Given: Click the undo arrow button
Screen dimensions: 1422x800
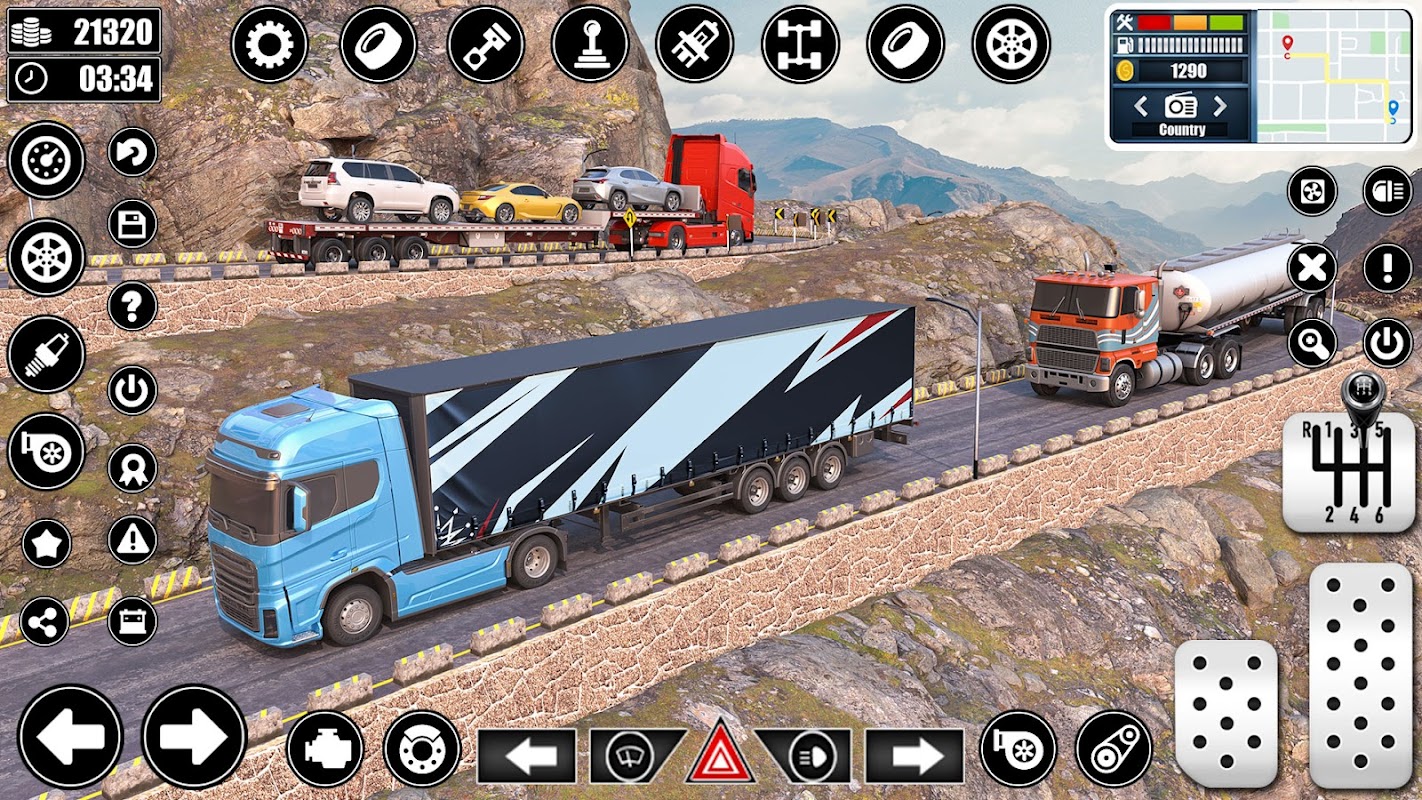Looking at the screenshot, I should pos(132,152).
